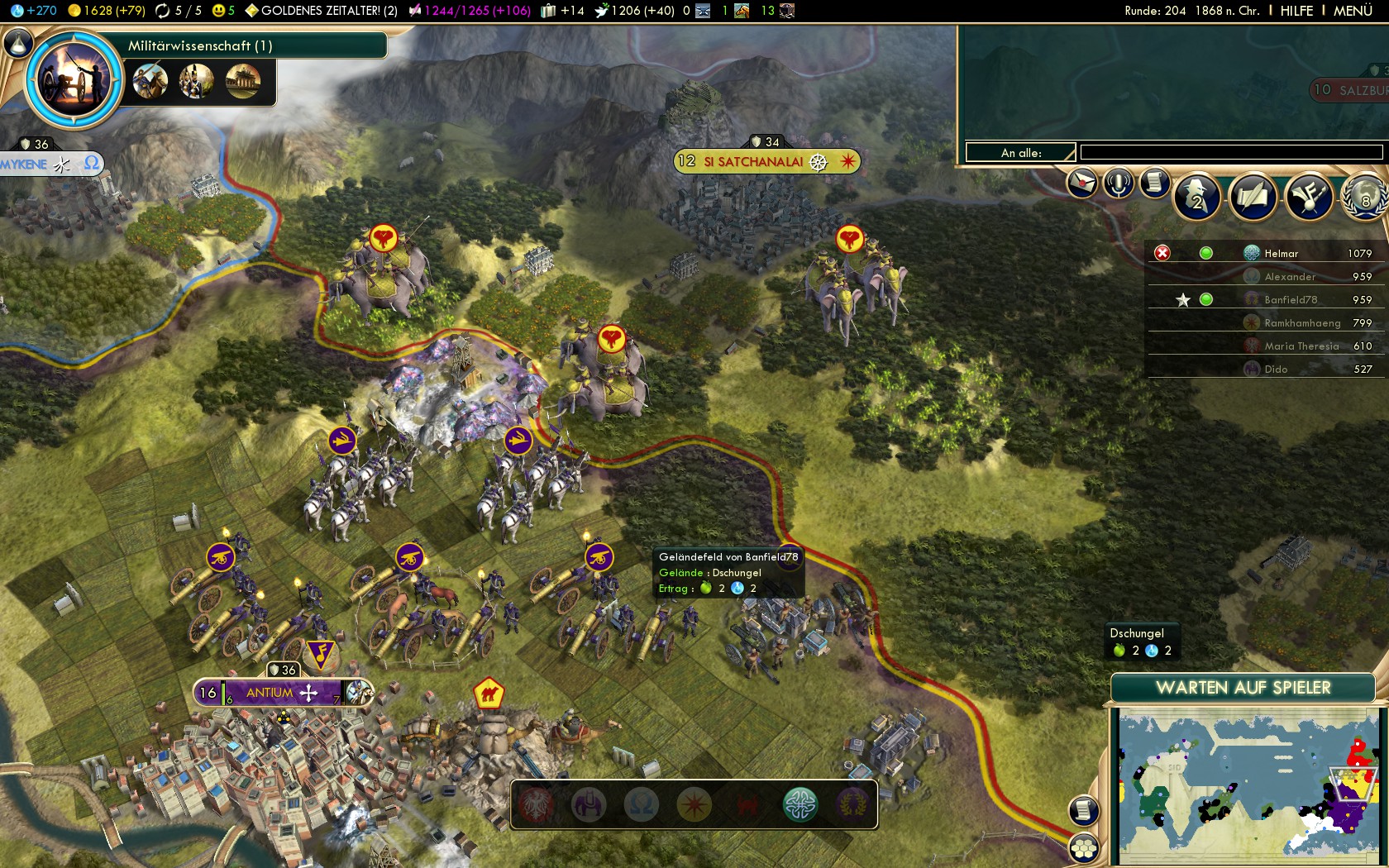Click the chat text input field
1389x868 pixels.
(x=1230, y=152)
